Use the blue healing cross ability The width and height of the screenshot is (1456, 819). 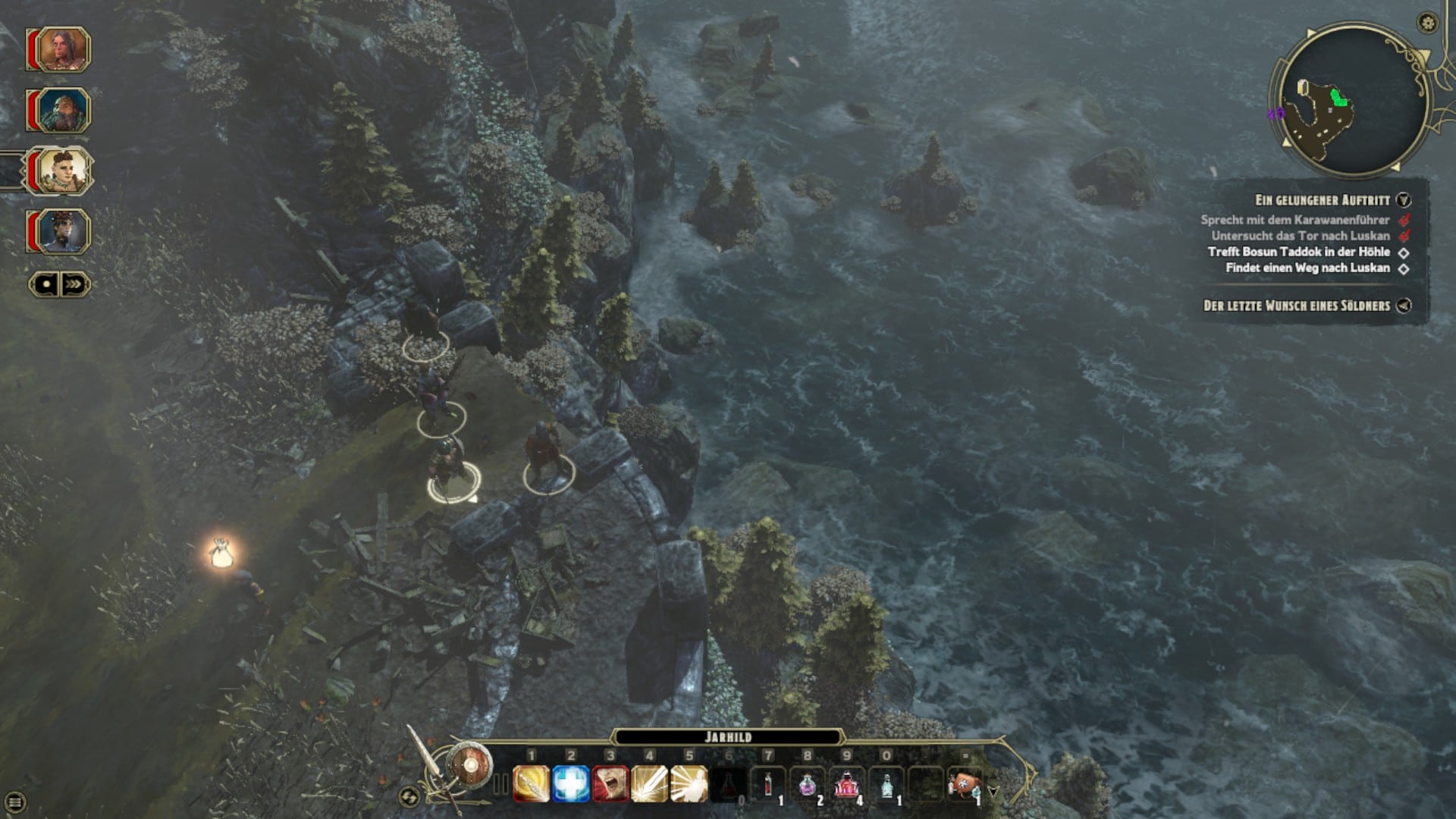(570, 784)
